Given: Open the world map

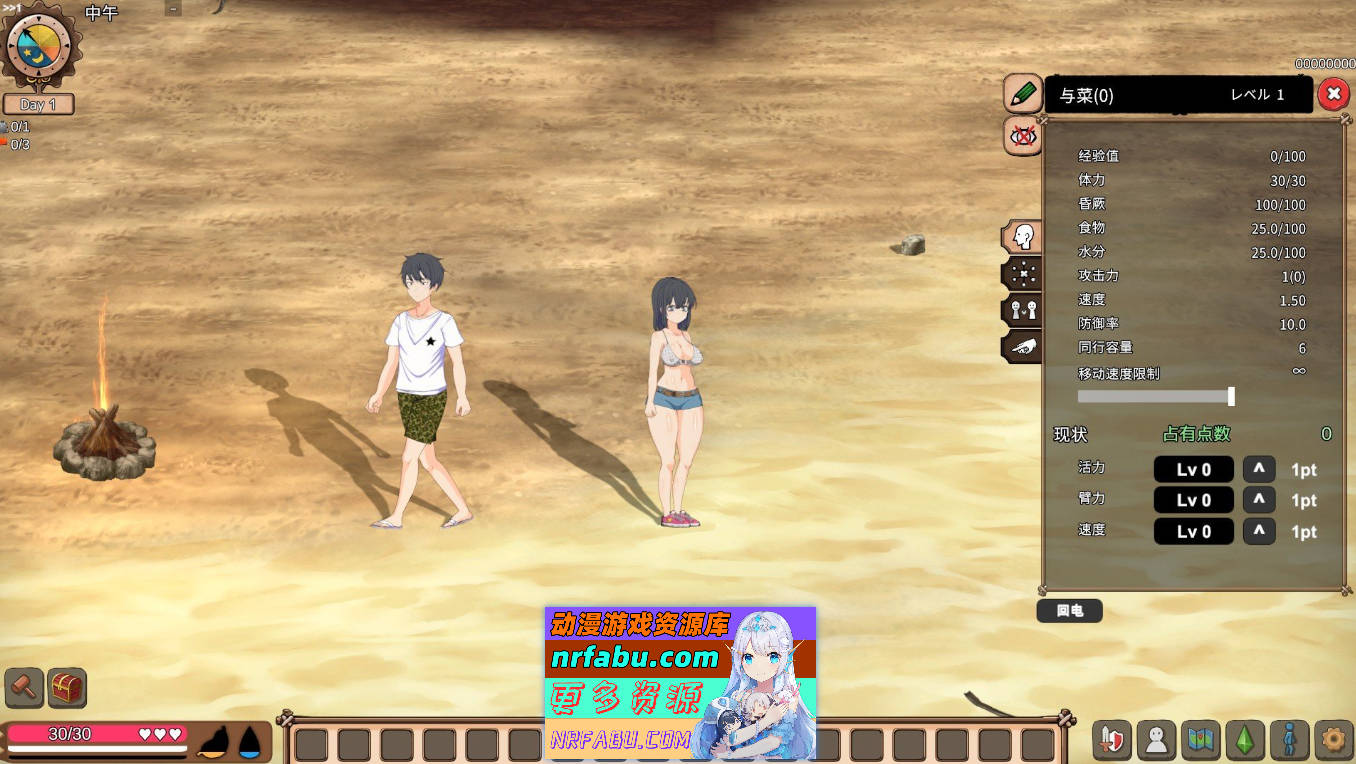Looking at the screenshot, I should point(1199,740).
